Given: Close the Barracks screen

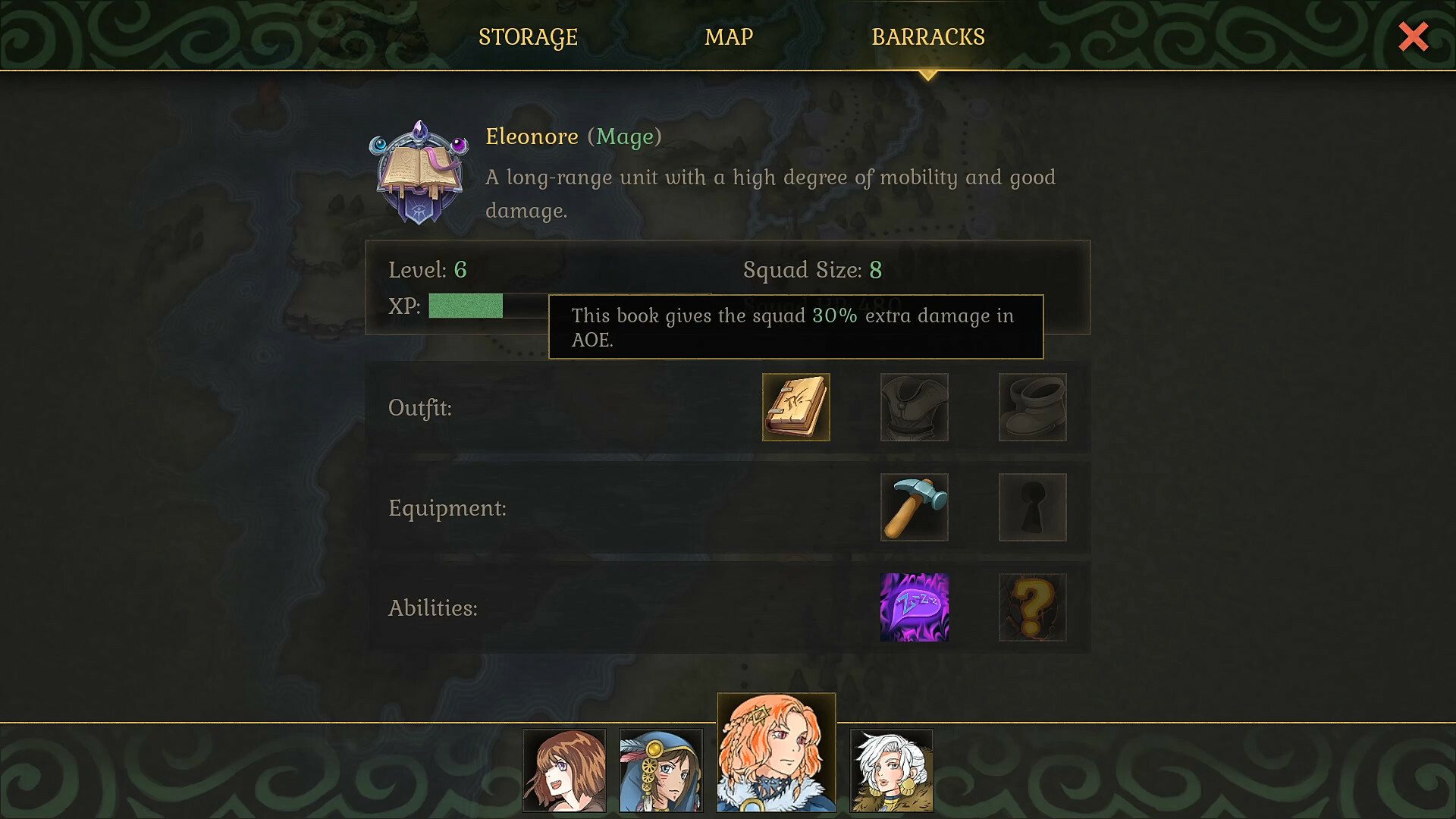Looking at the screenshot, I should pos(1413,36).
